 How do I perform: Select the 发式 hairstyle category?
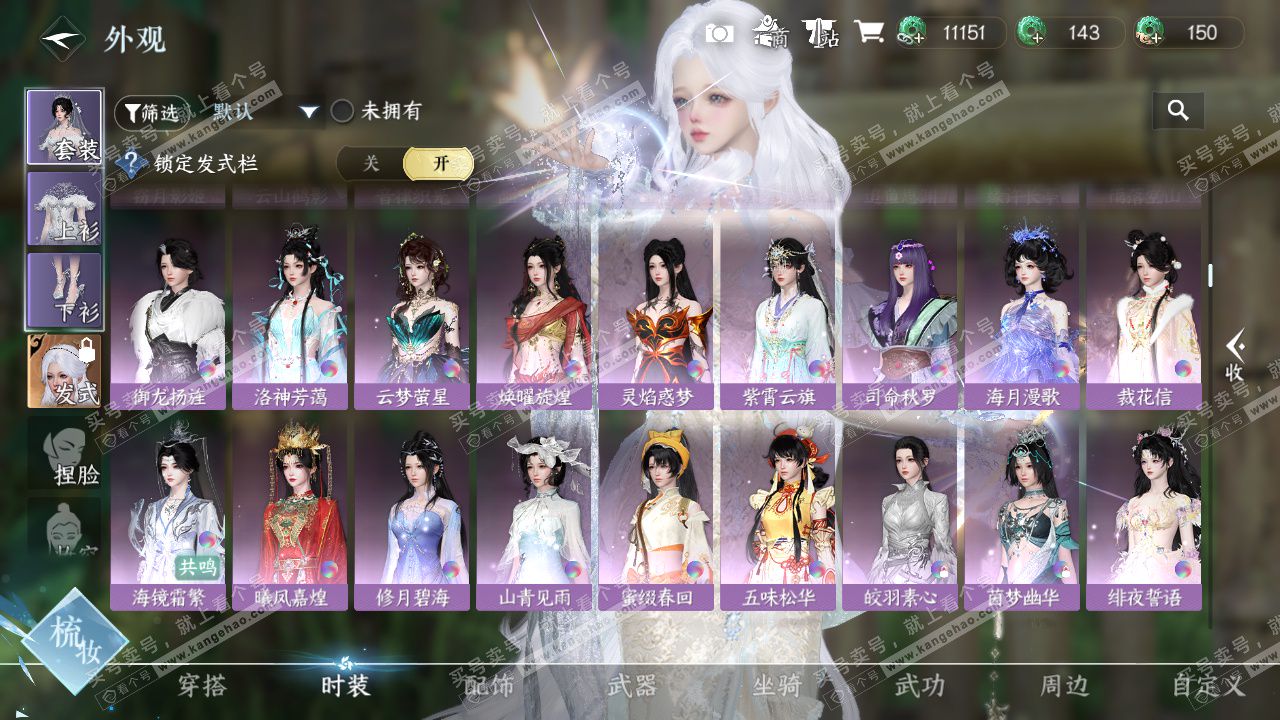[x=64, y=371]
